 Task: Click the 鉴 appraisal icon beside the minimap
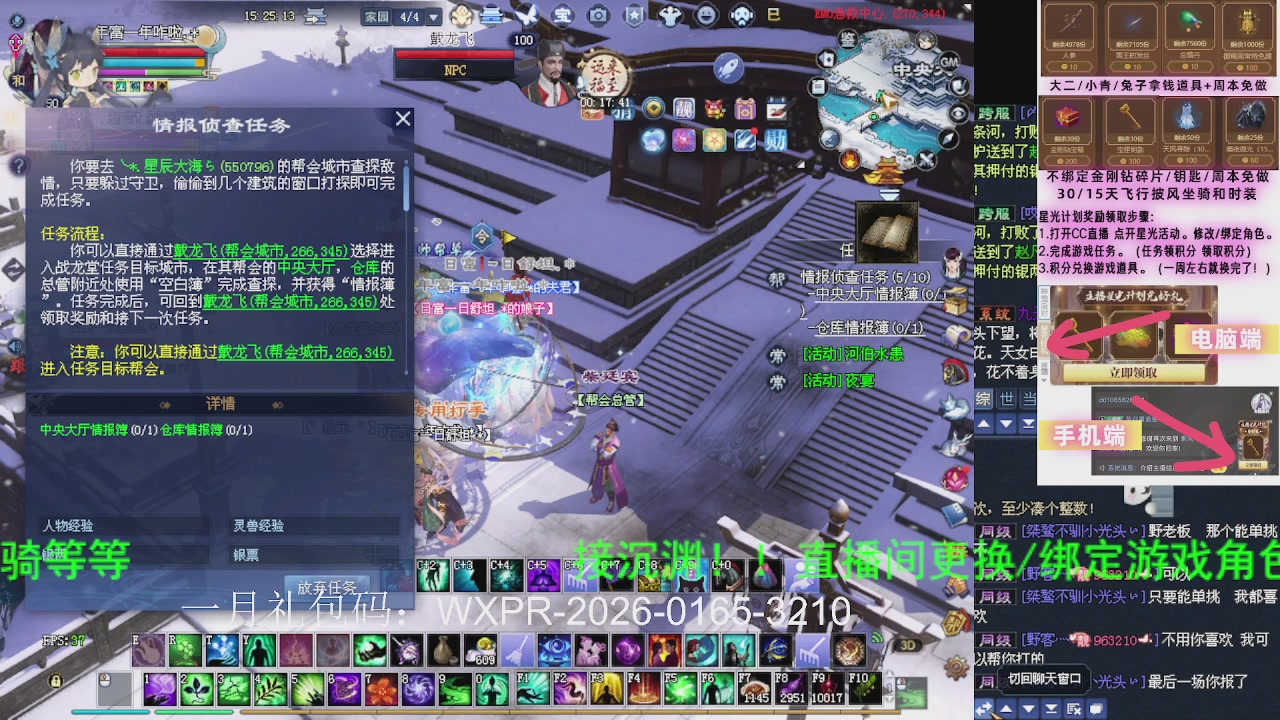pyautogui.click(x=847, y=39)
